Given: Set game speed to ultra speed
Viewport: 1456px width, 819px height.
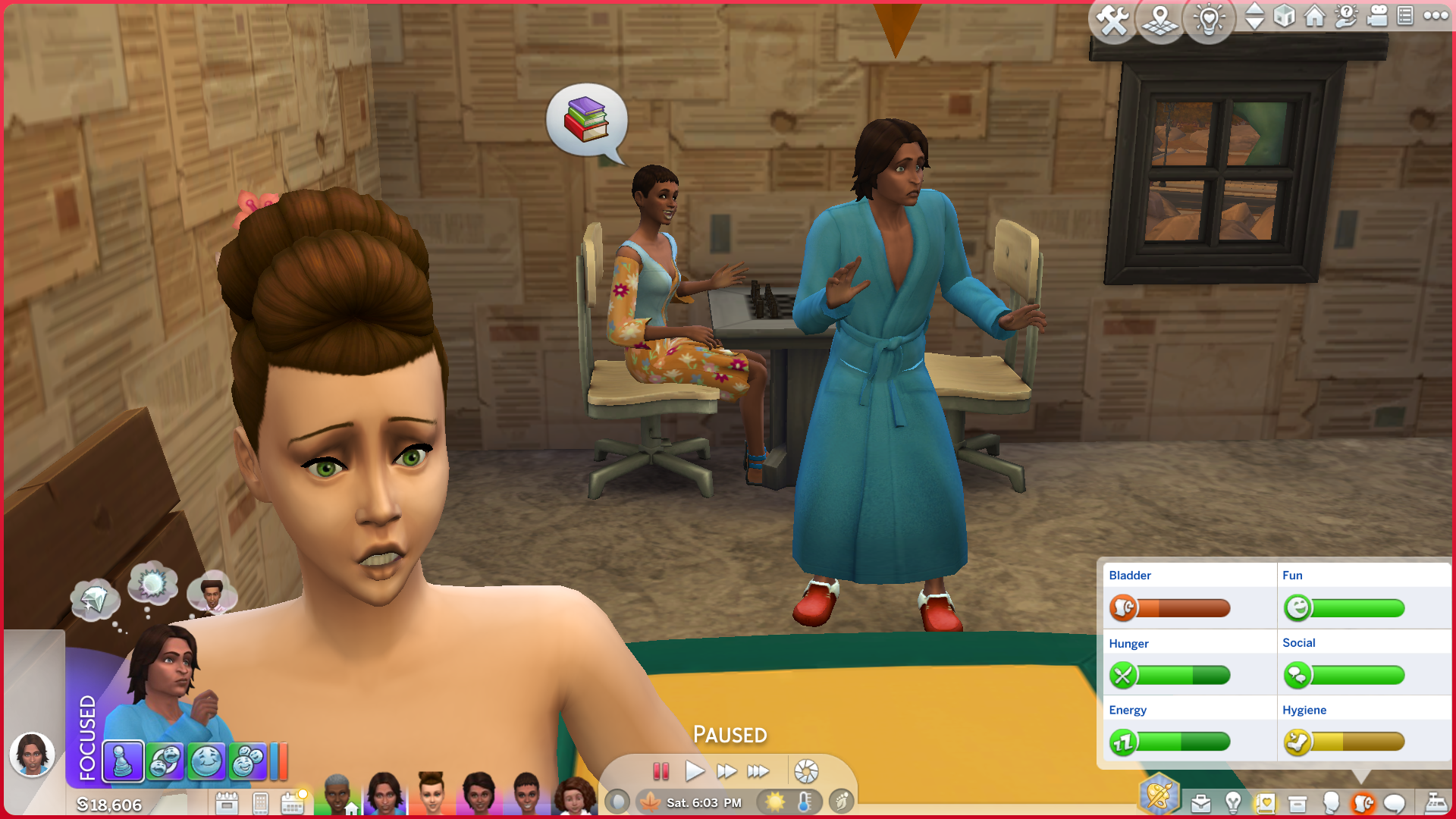Looking at the screenshot, I should 758,771.
